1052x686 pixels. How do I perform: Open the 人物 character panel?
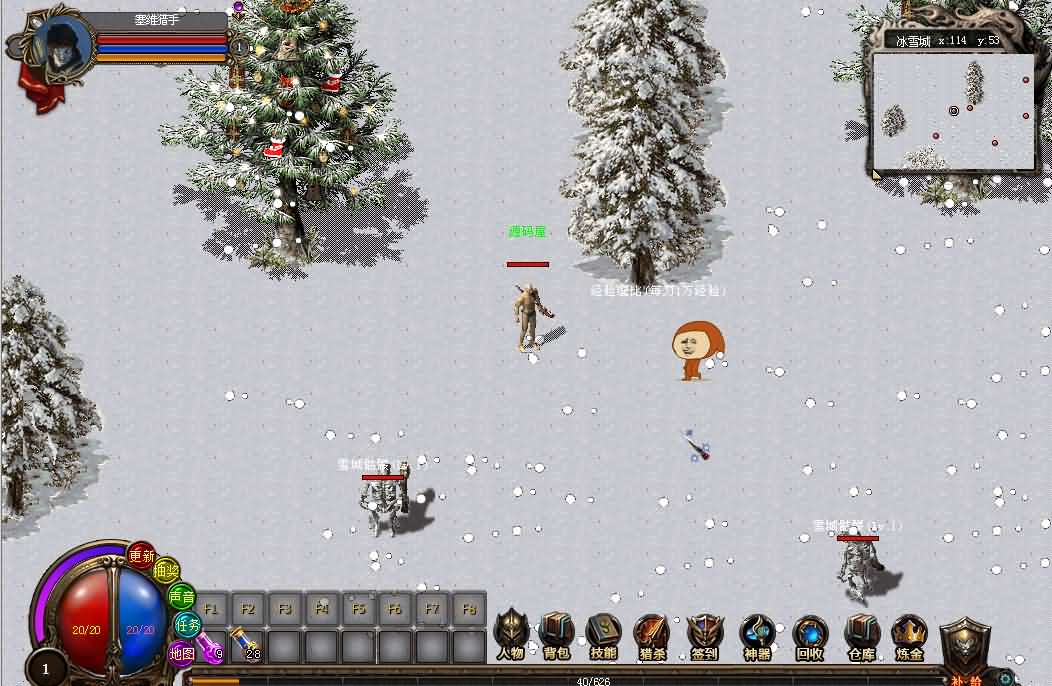coord(510,633)
